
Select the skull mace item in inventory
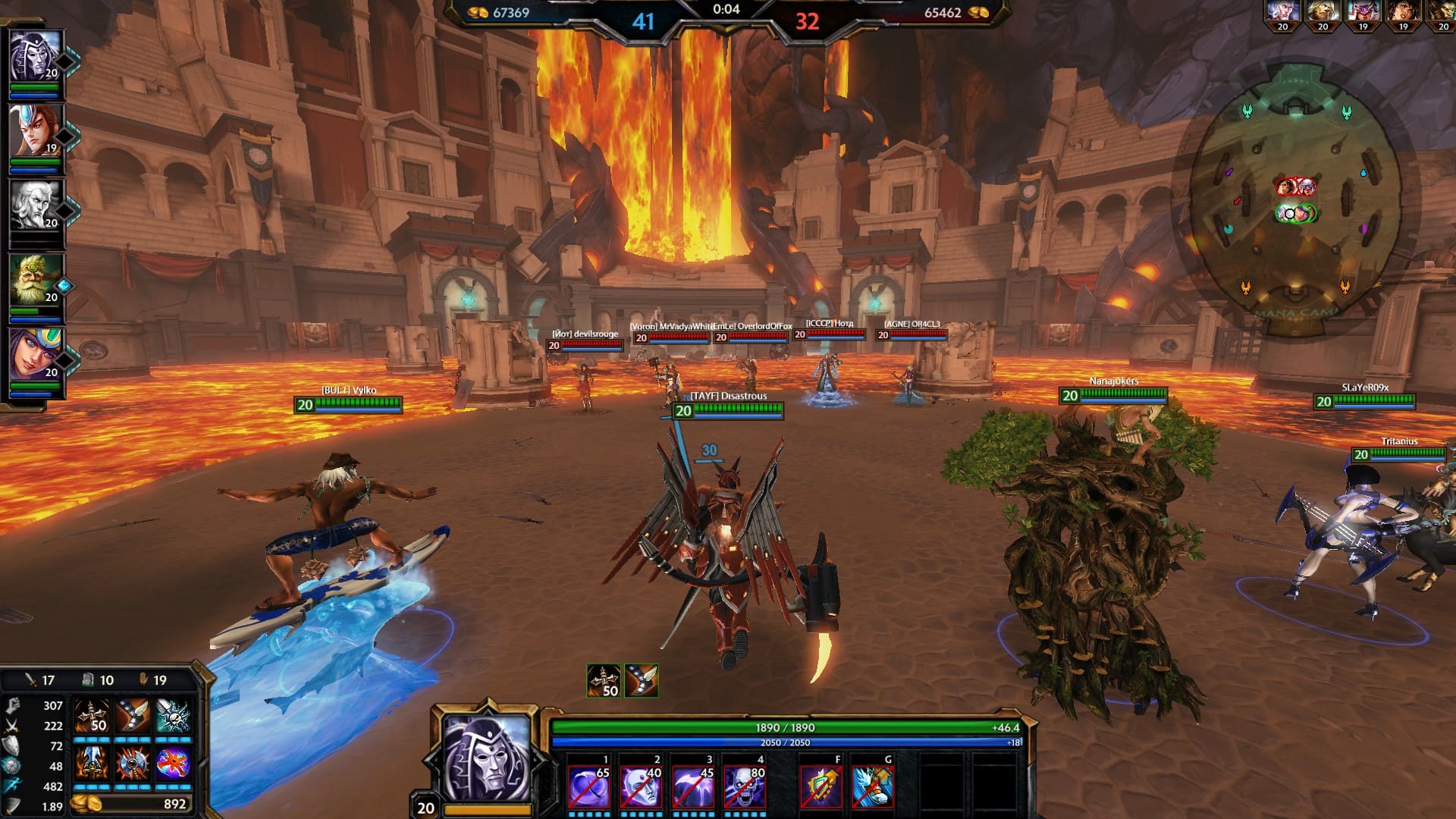click(x=173, y=716)
